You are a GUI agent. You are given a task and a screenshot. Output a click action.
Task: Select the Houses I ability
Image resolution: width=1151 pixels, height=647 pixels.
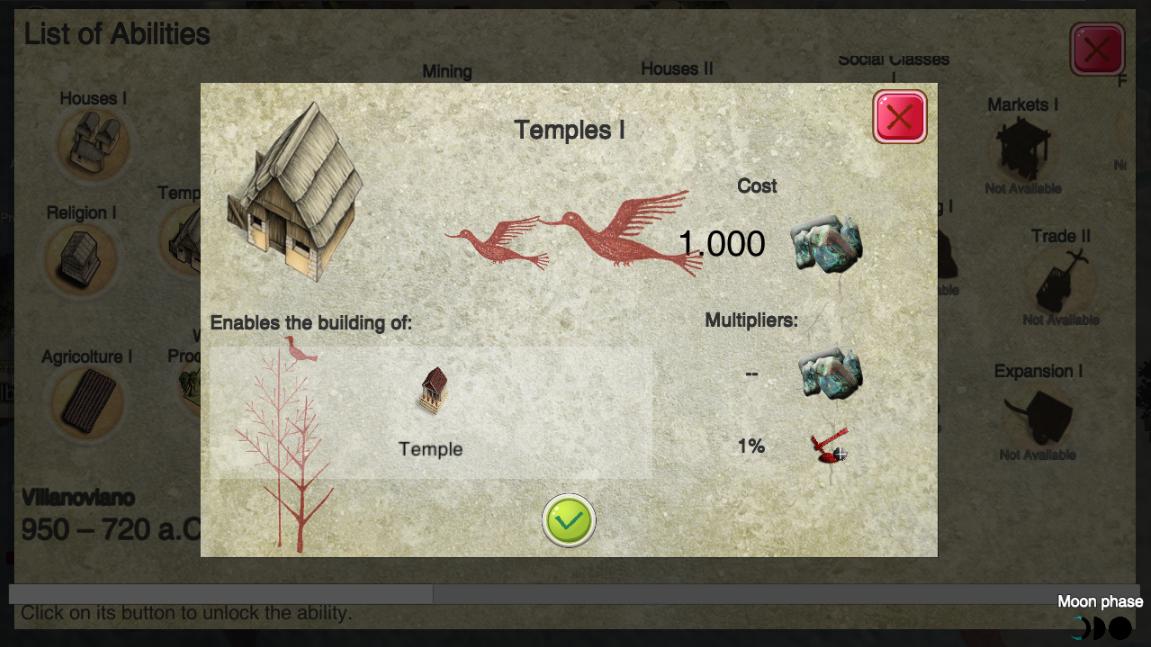(92, 143)
